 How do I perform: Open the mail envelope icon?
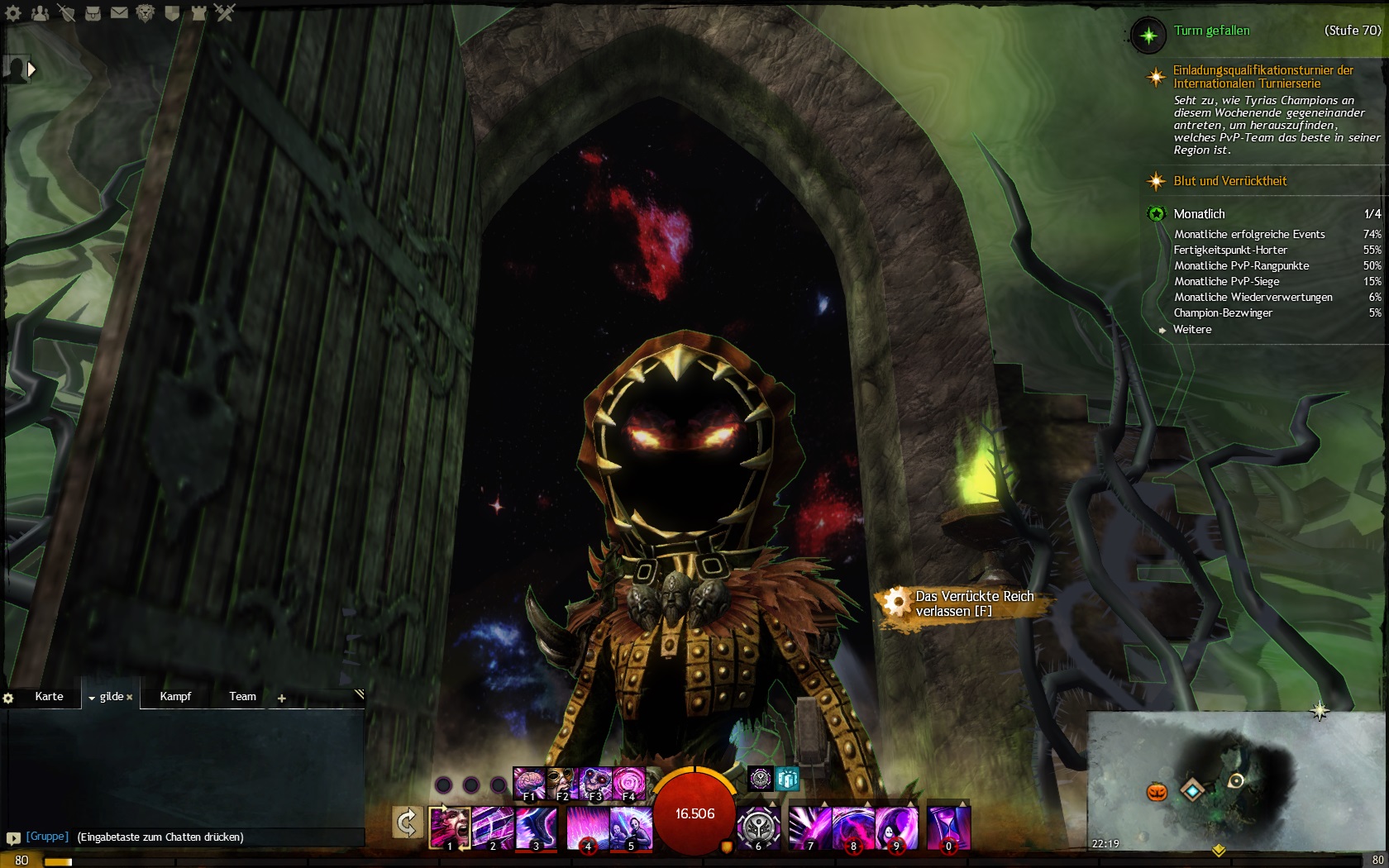coord(119,12)
